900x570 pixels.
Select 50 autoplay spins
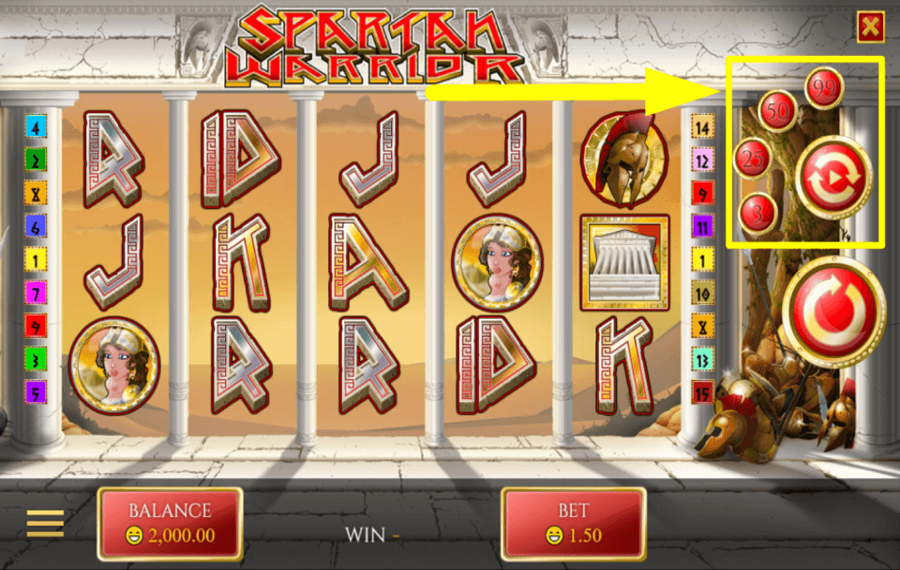pyautogui.click(x=778, y=110)
